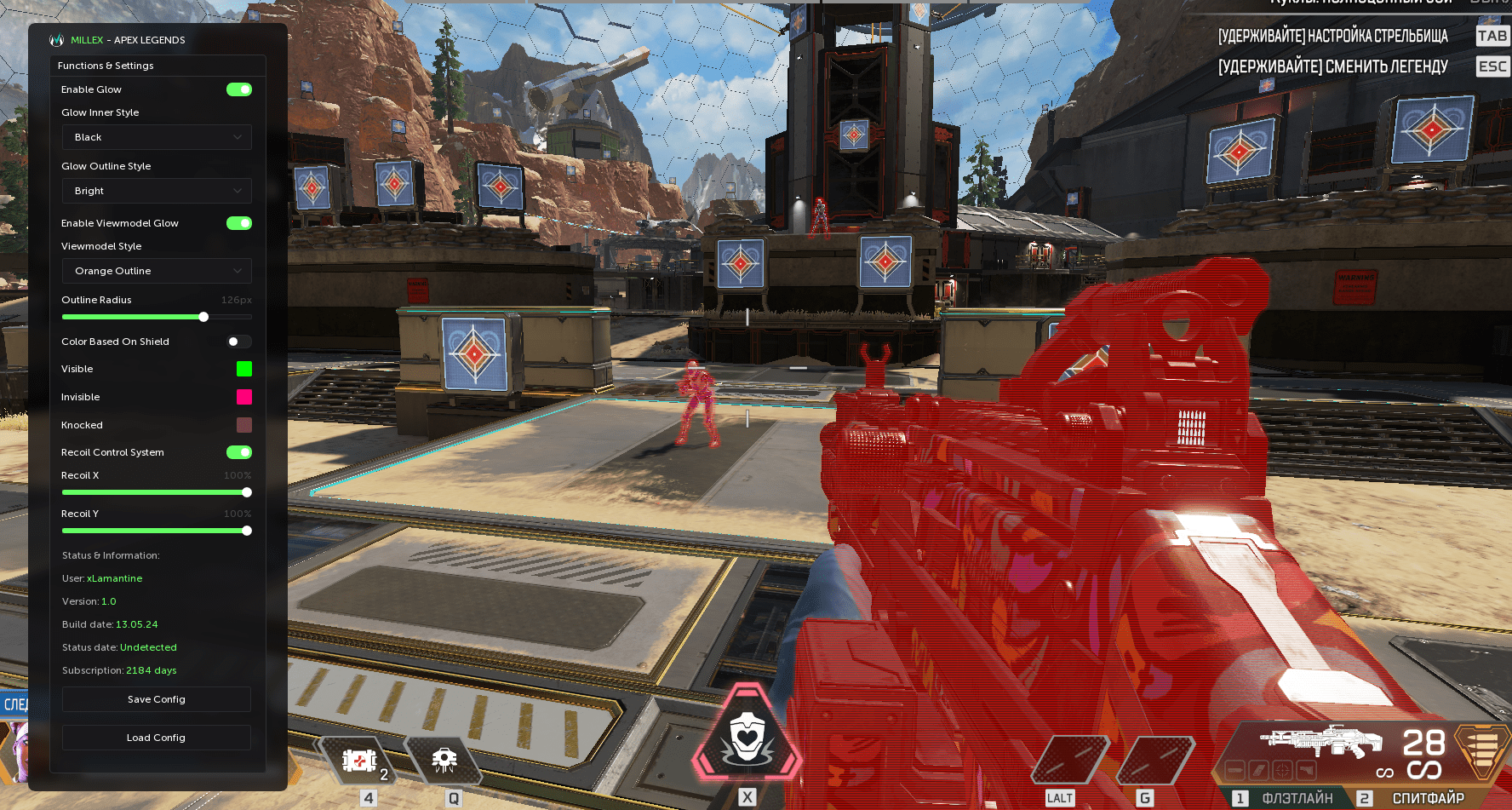Open the Viewmodel Style dropdown
The height and width of the screenshot is (810, 1512).
coord(157,271)
